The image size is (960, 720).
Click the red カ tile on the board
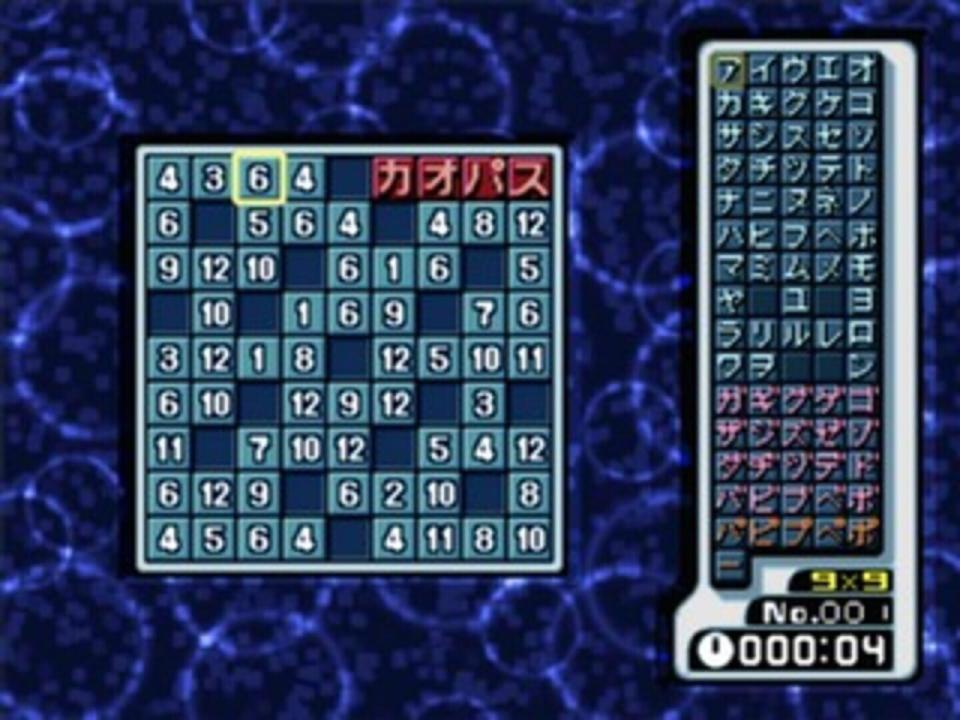[395, 179]
